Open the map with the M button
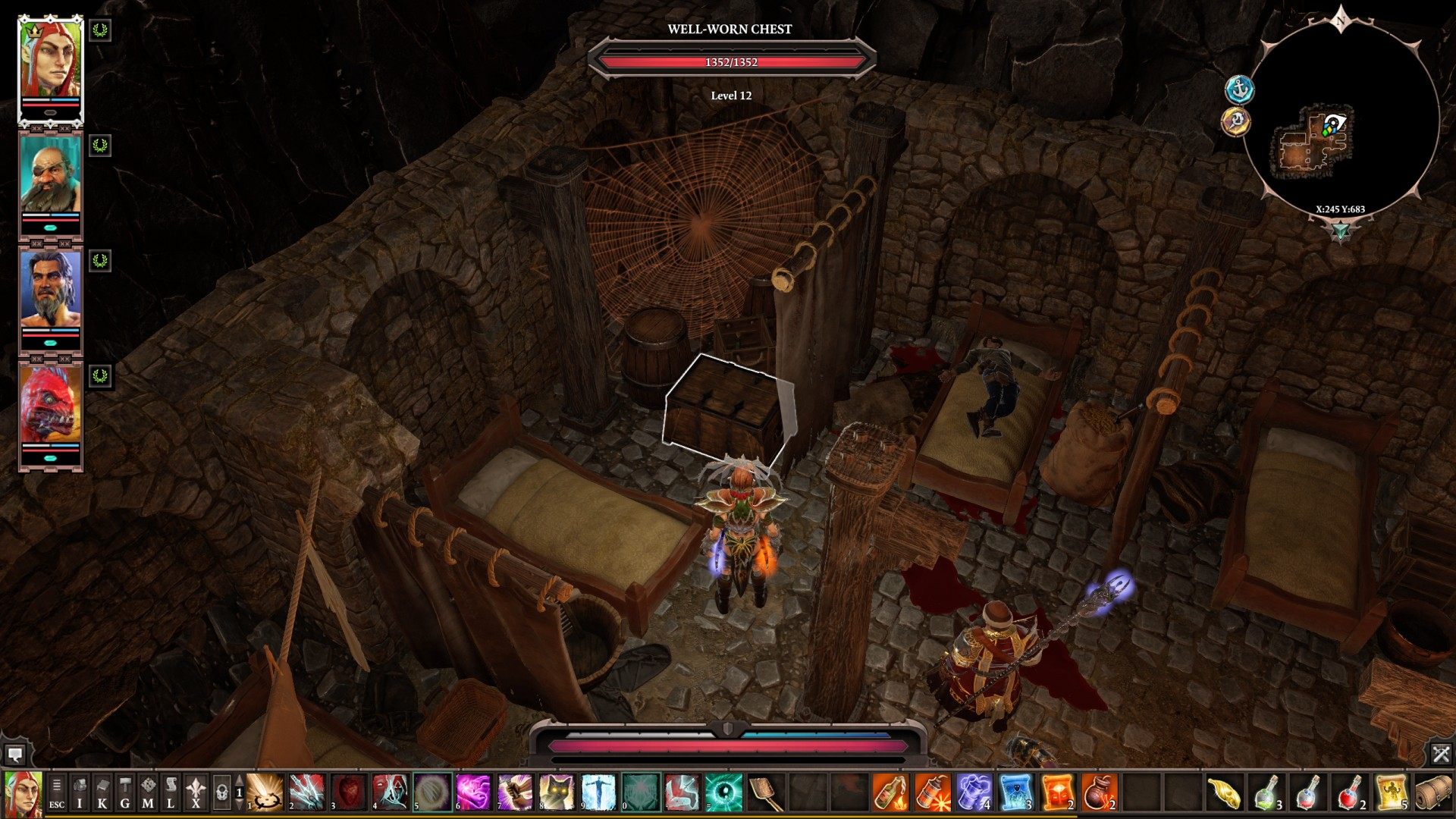 coord(148,792)
